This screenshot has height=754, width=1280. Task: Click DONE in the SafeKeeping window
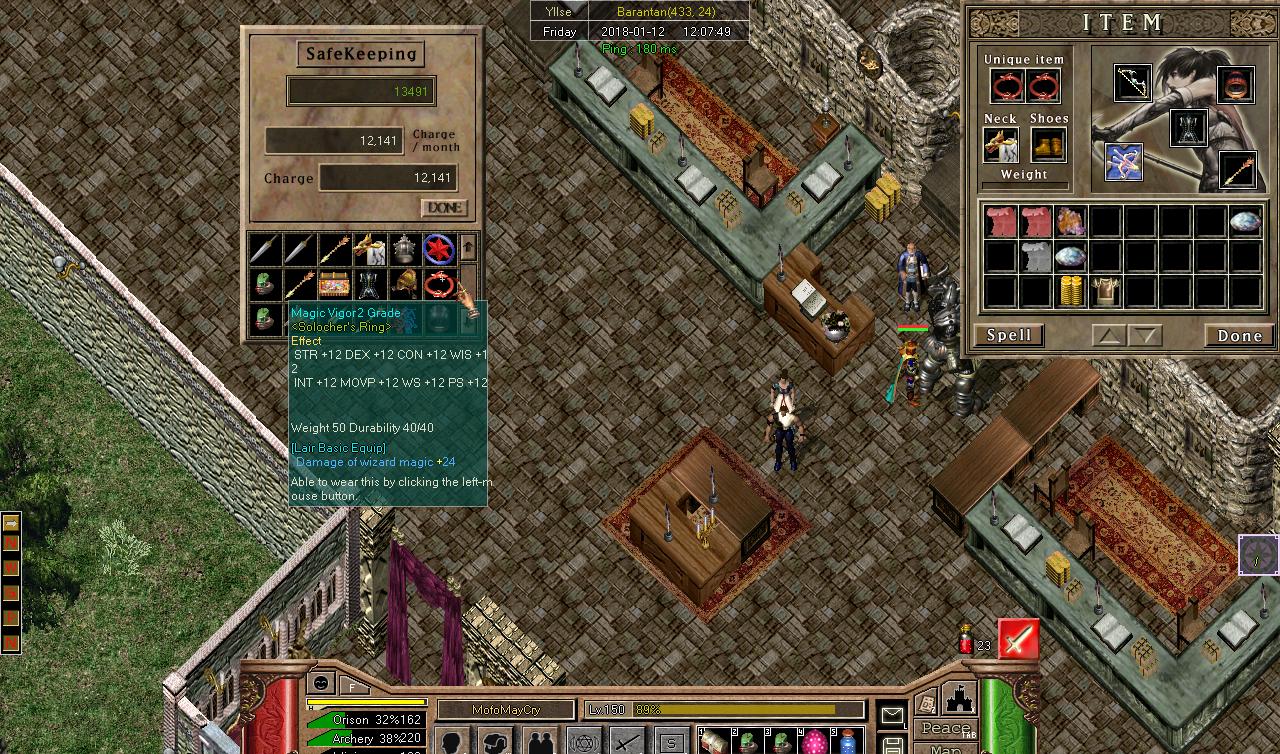click(444, 207)
